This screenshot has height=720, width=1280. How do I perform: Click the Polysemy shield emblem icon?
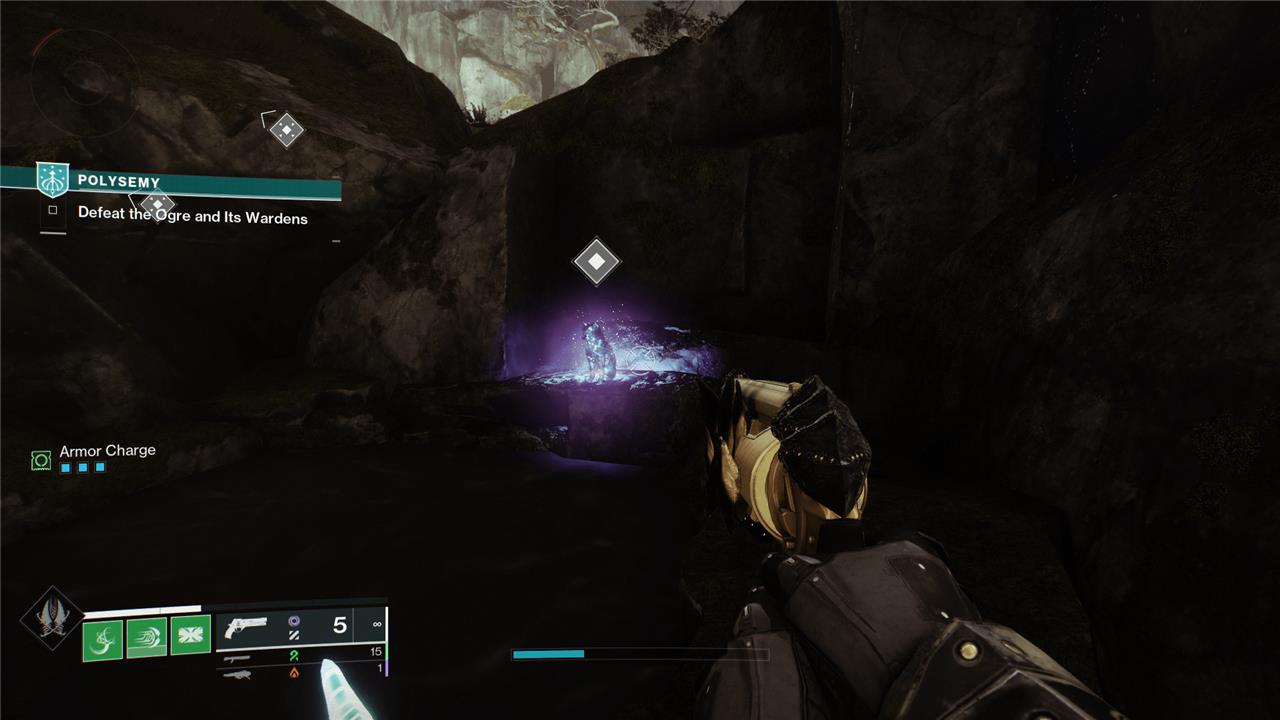(52, 180)
